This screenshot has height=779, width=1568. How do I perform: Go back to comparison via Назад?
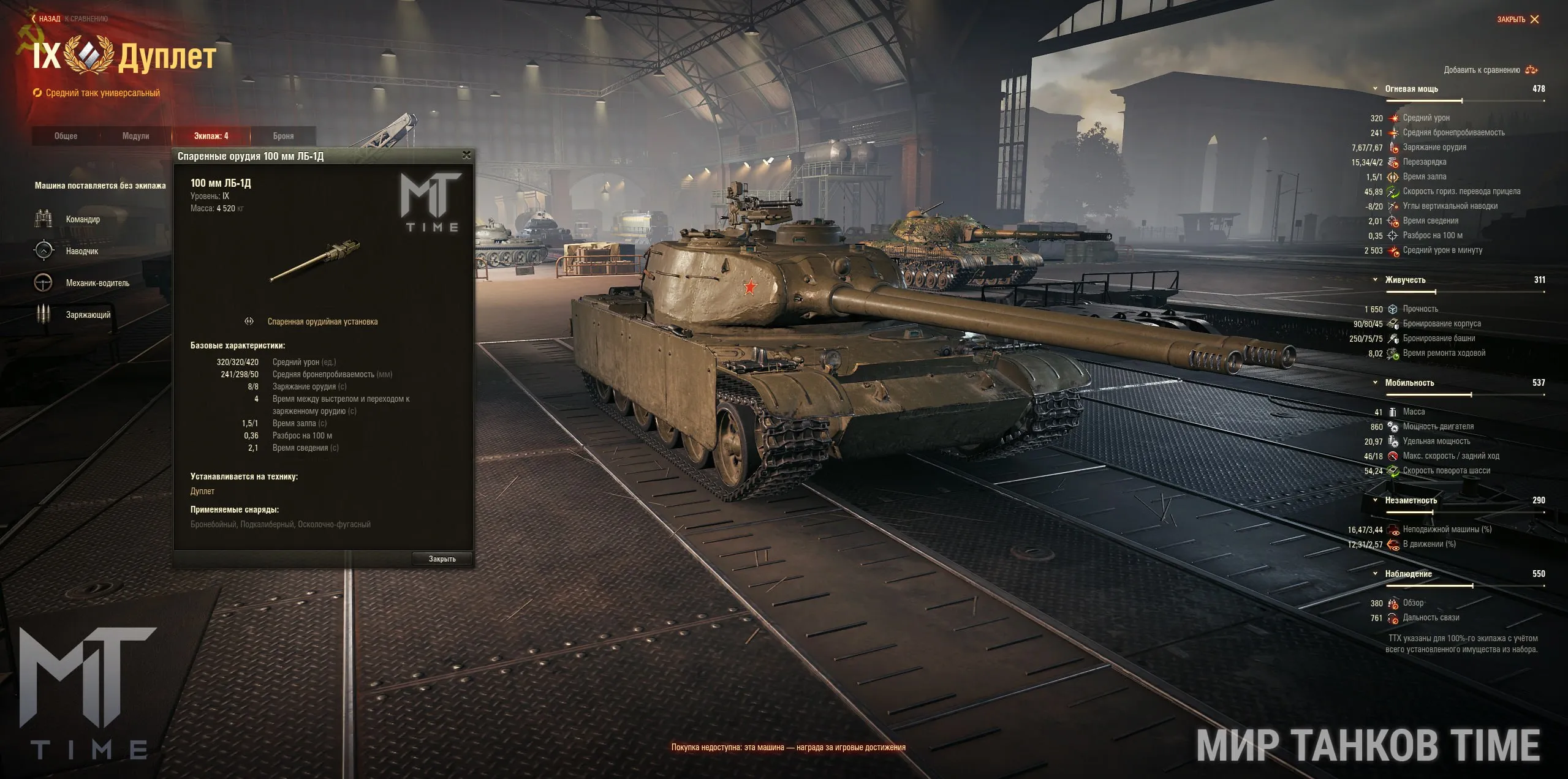49,19
